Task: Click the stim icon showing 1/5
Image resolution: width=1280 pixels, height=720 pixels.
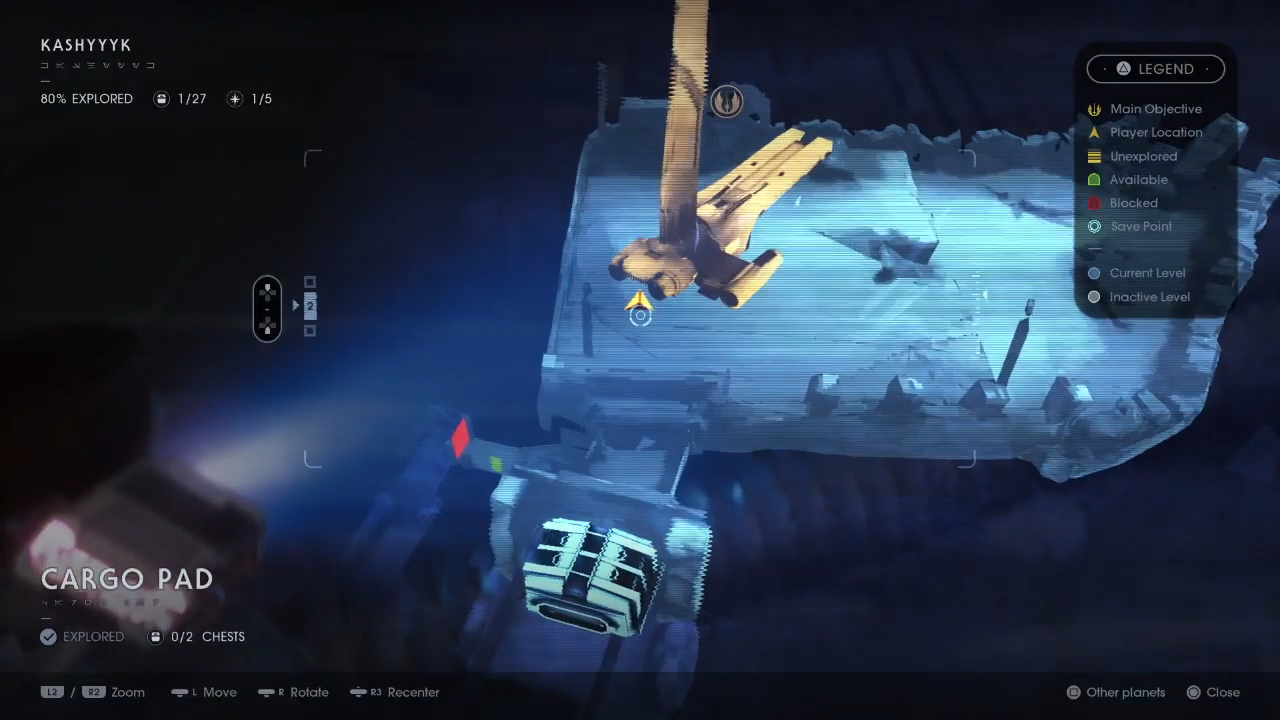Action: click(235, 98)
